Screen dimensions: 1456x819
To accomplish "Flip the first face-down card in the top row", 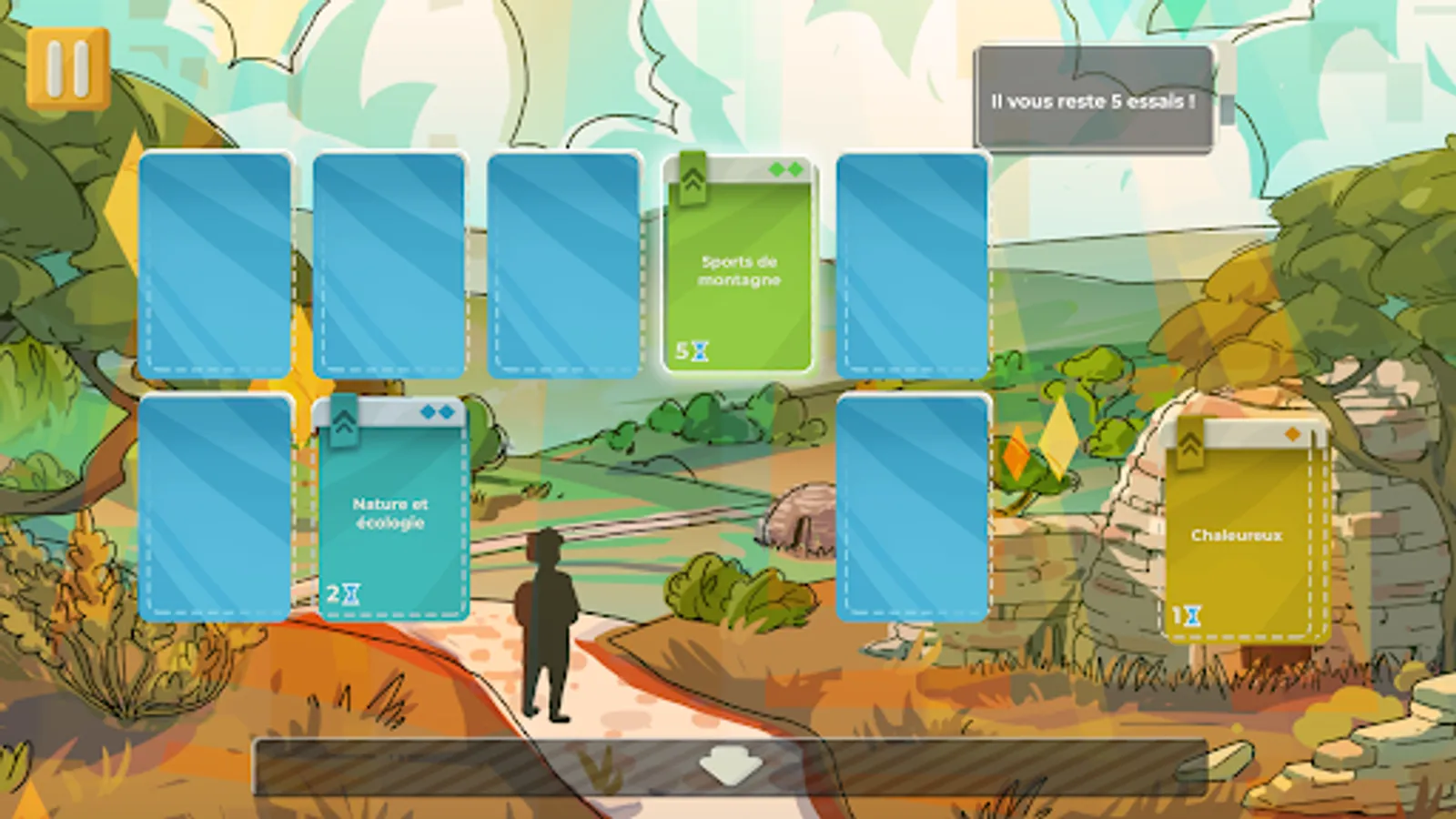I will pyautogui.click(x=216, y=264).
